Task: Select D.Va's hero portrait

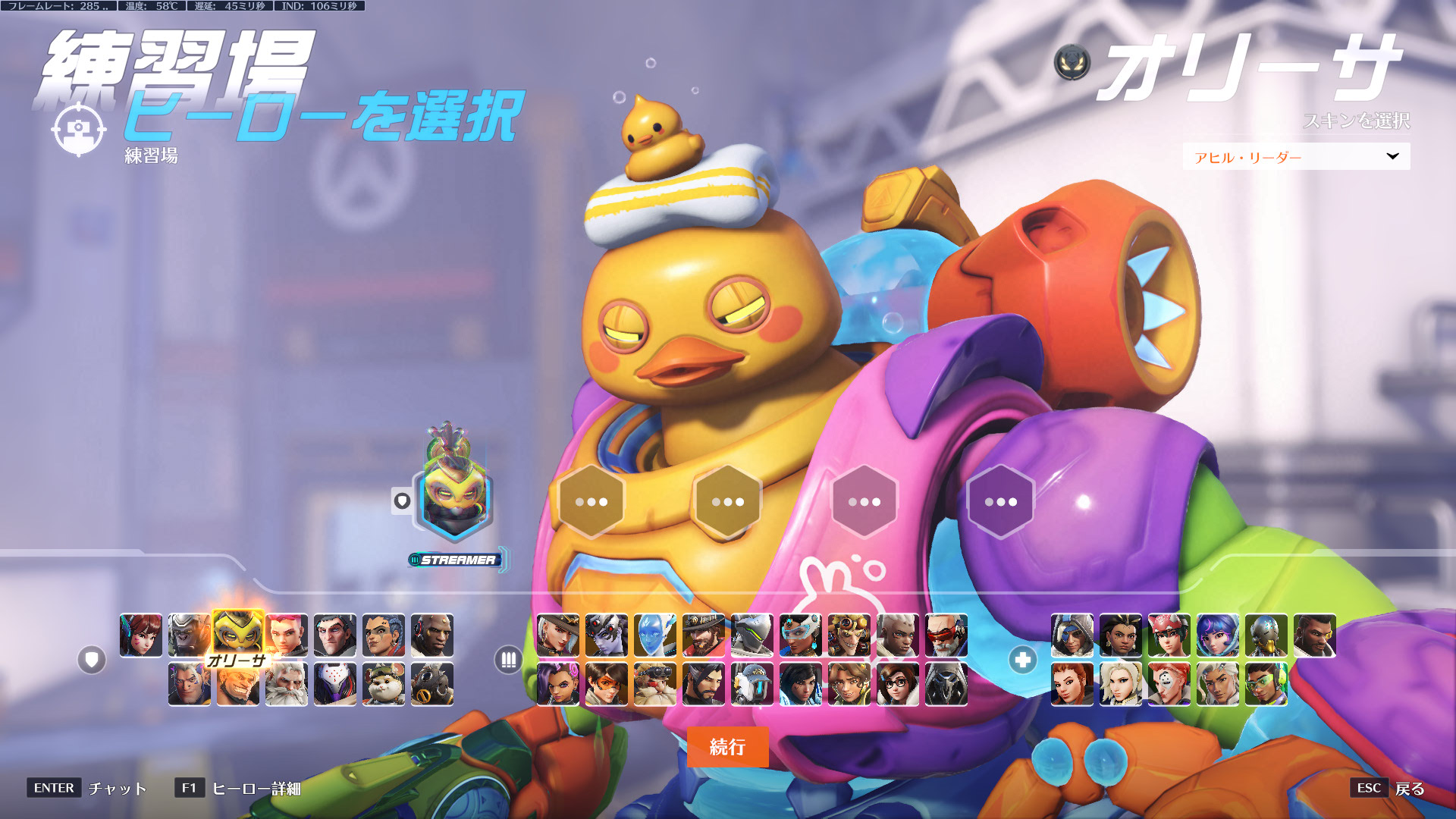Action: 141,635
